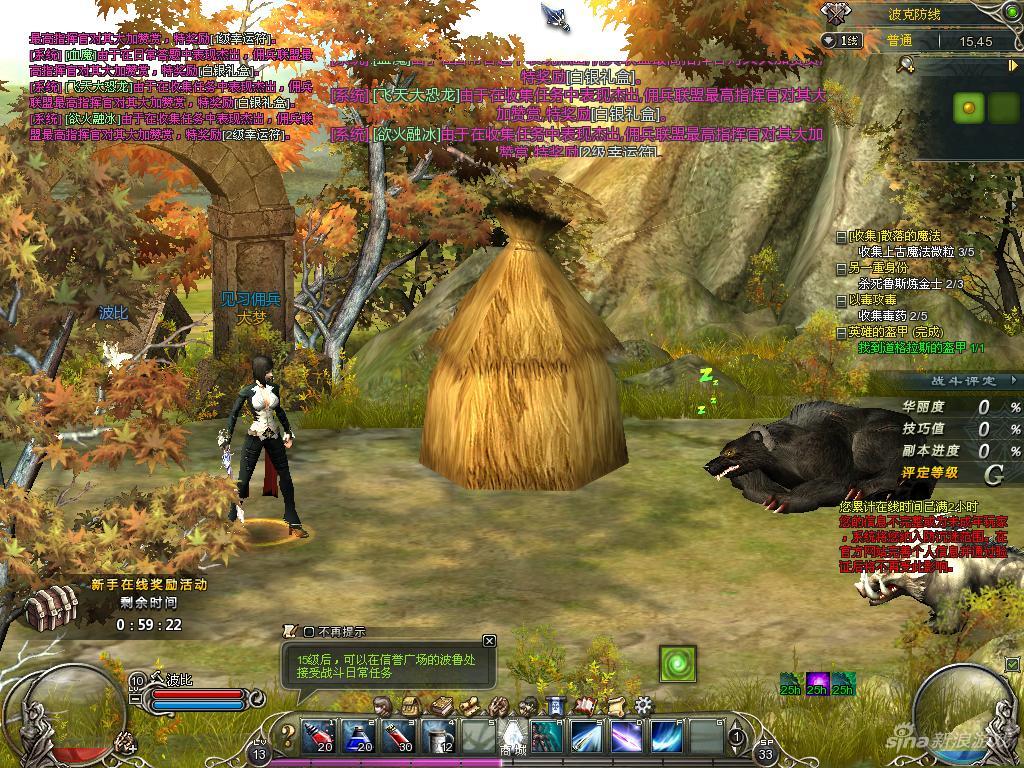
Task: Tick the 不再提示 checkbox
Action: pyautogui.click(x=309, y=632)
